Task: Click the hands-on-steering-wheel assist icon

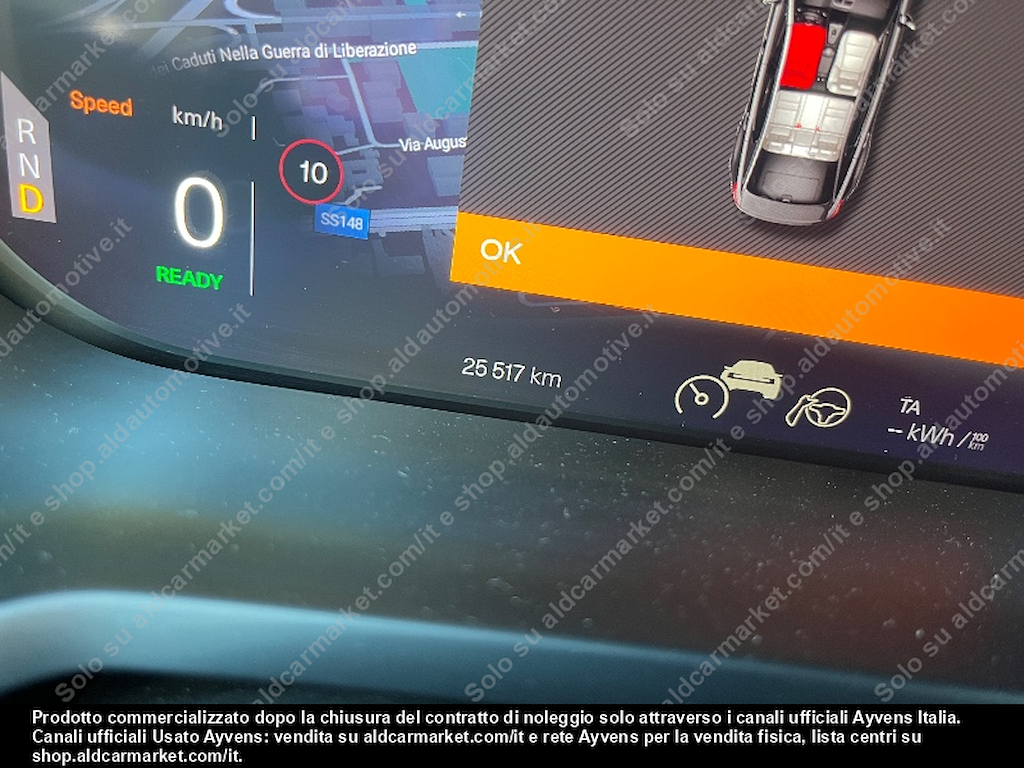Action: [819, 407]
